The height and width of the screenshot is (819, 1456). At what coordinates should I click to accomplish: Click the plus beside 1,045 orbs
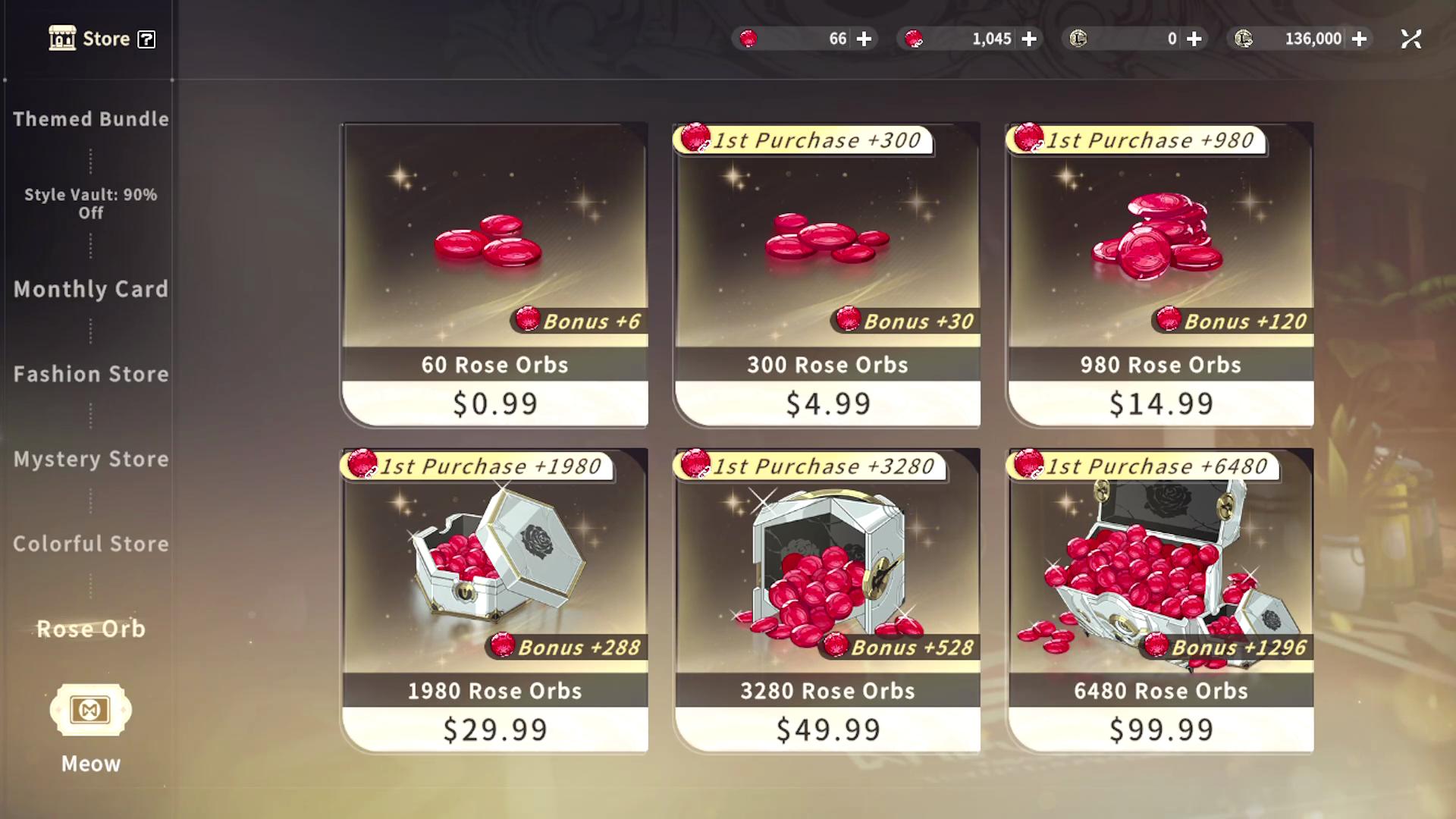tap(1029, 39)
